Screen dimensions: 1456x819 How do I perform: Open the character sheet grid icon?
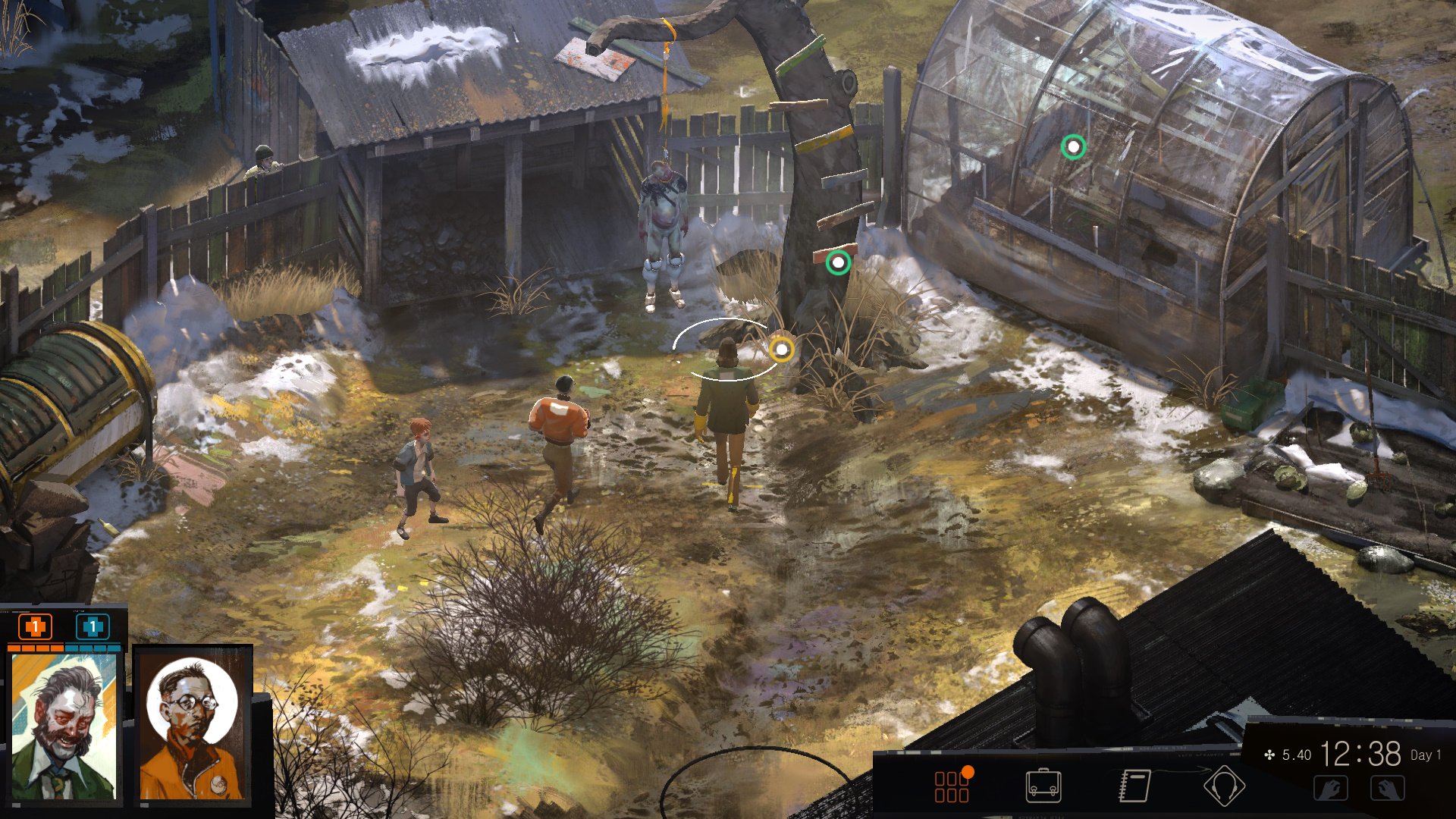(952, 786)
